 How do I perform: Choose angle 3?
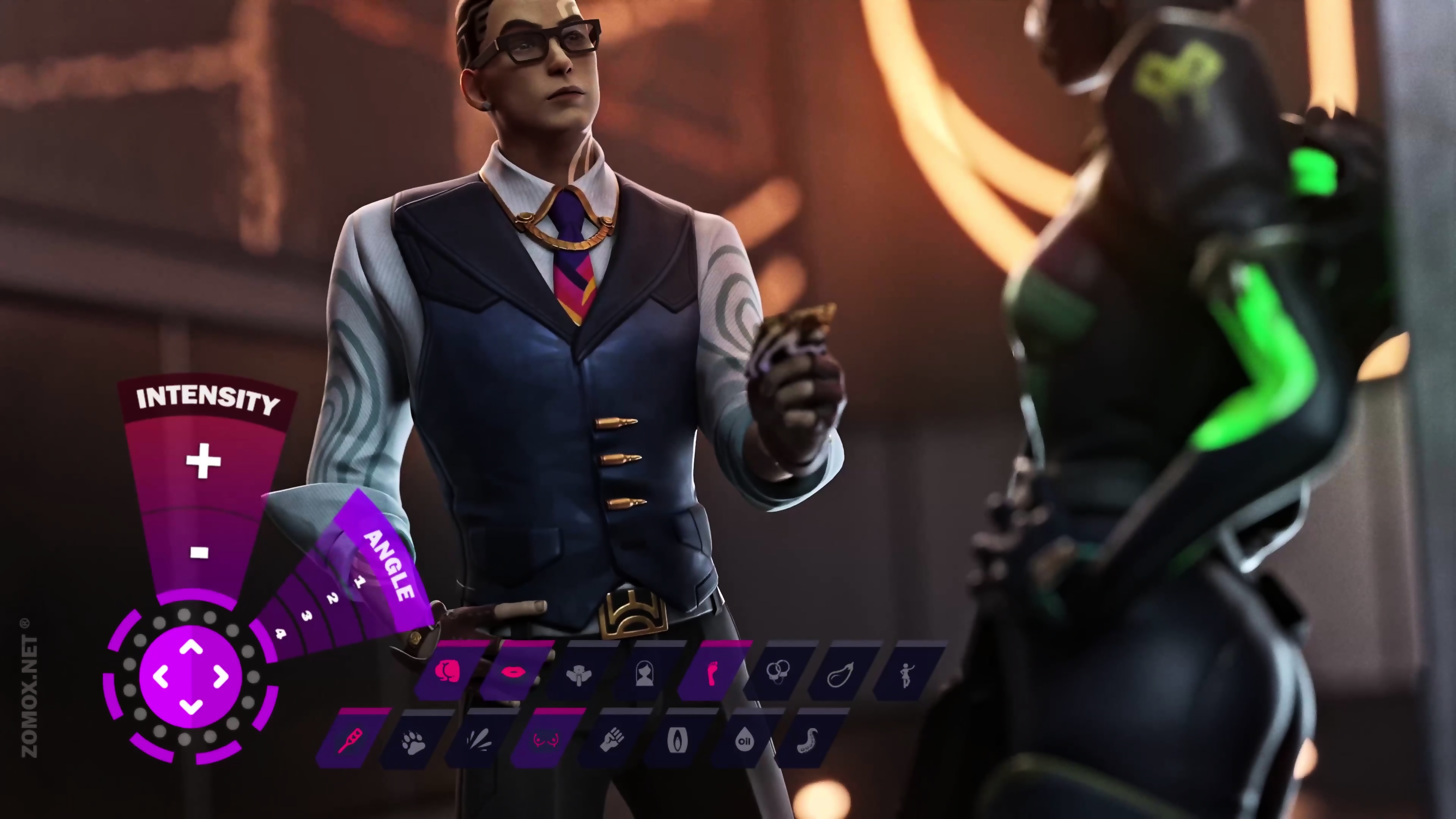[306, 616]
